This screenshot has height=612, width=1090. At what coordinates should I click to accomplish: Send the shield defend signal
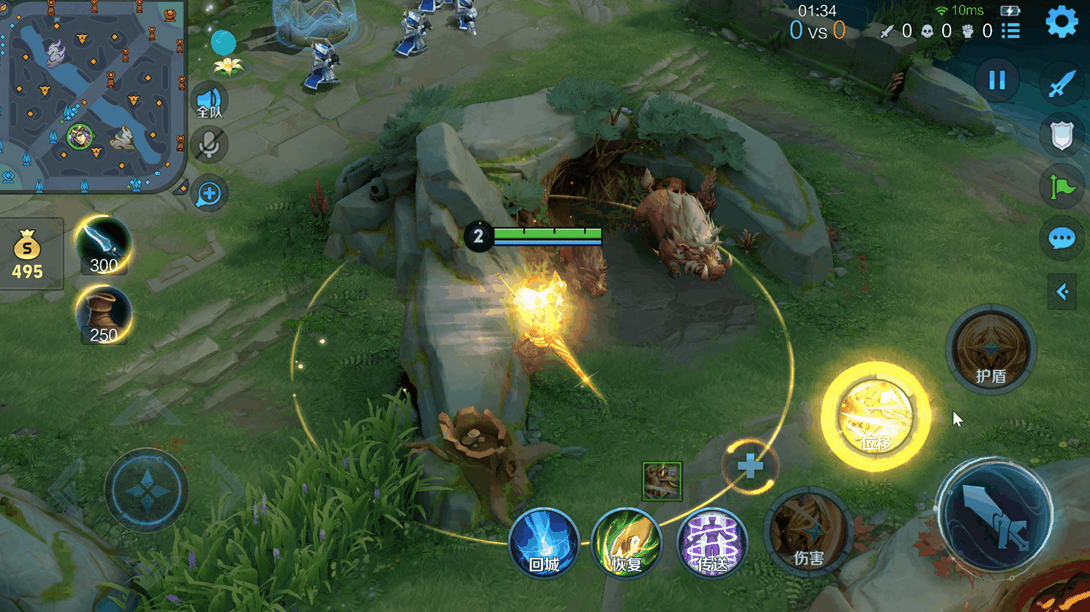click(1061, 135)
